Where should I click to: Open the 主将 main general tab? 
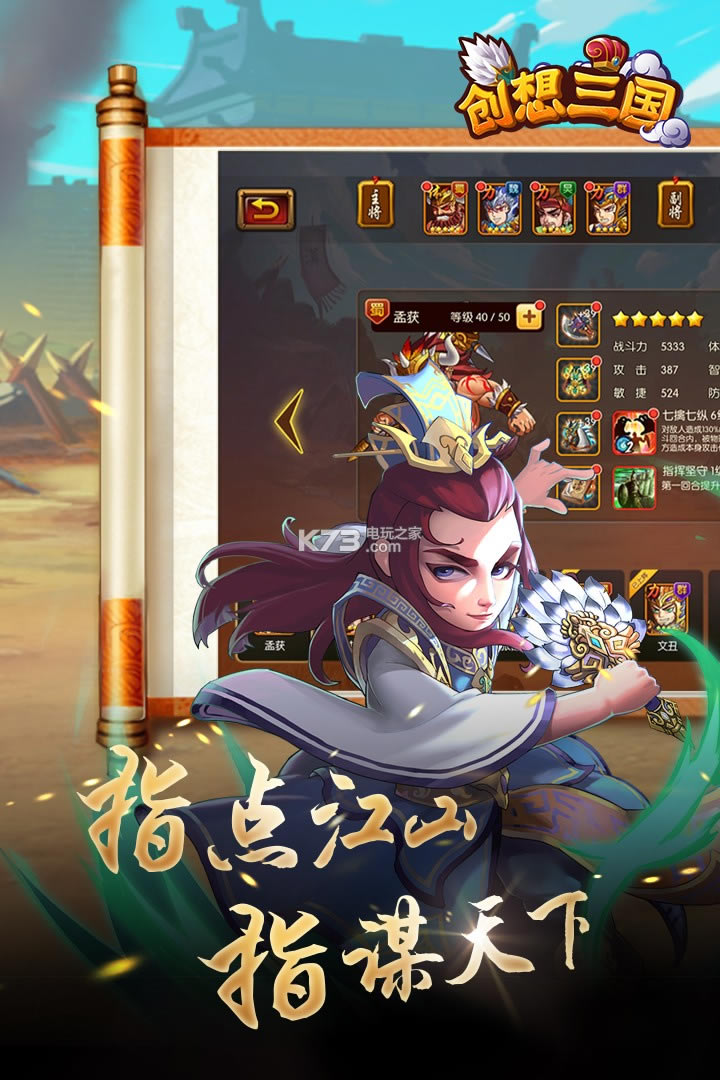point(376,204)
